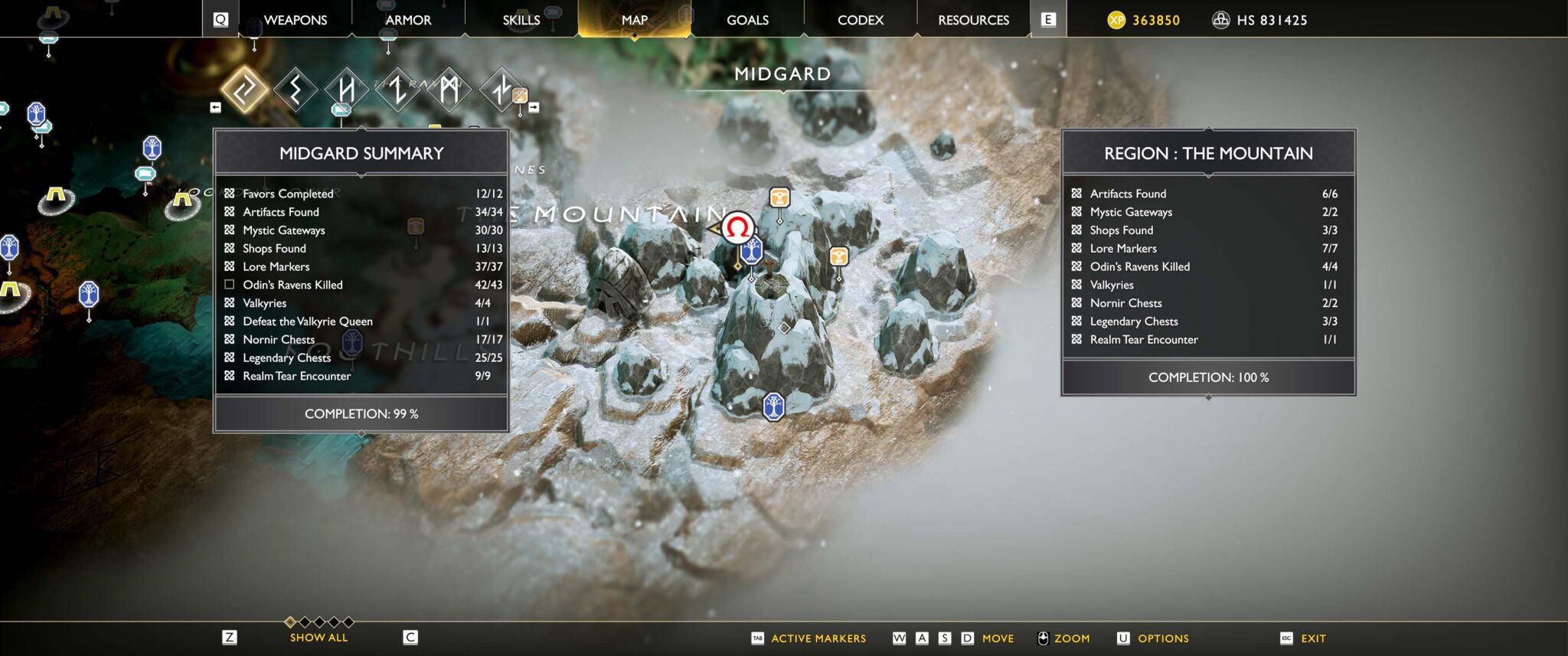
Task: Click Kratos's red omega position marker
Action: [x=737, y=225]
